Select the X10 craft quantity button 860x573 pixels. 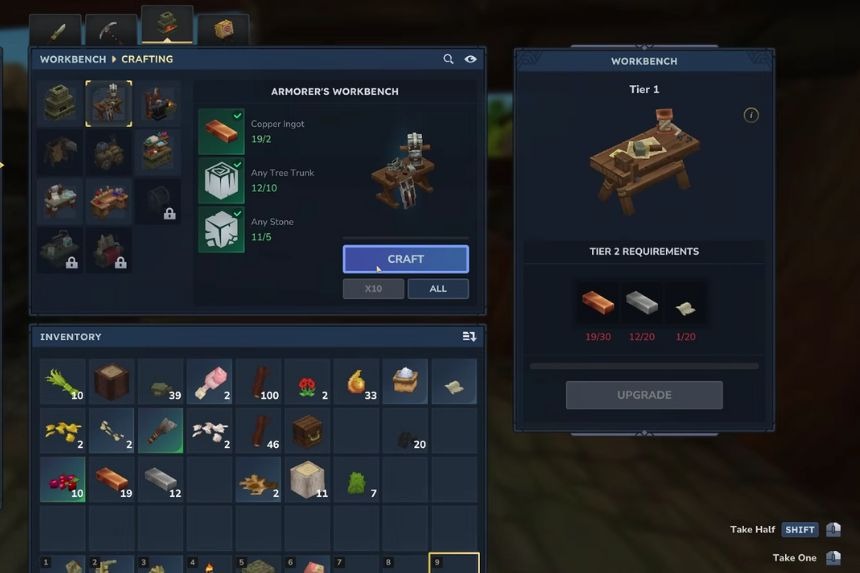373,289
